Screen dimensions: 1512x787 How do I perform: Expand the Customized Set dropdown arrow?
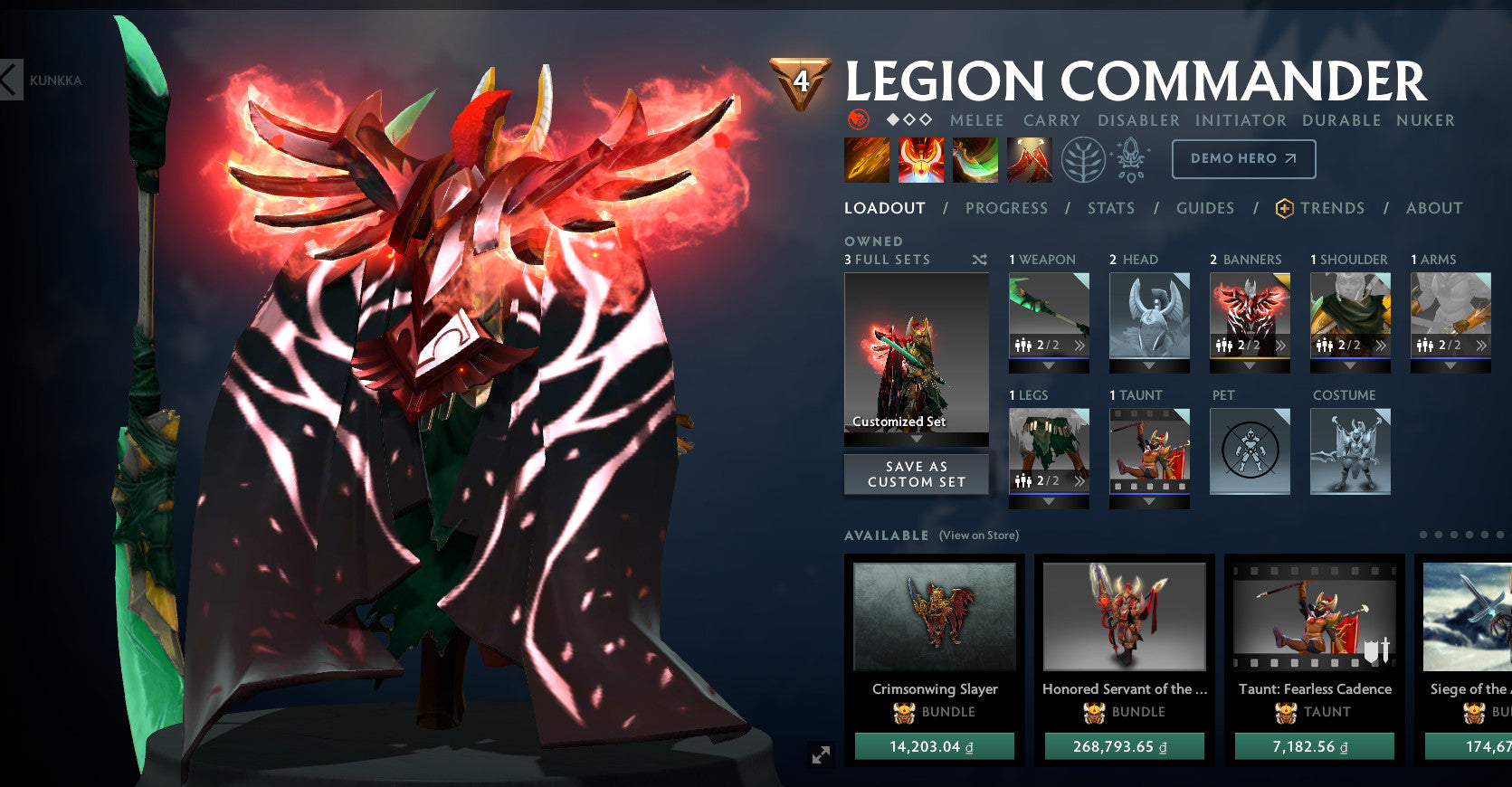point(916,438)
